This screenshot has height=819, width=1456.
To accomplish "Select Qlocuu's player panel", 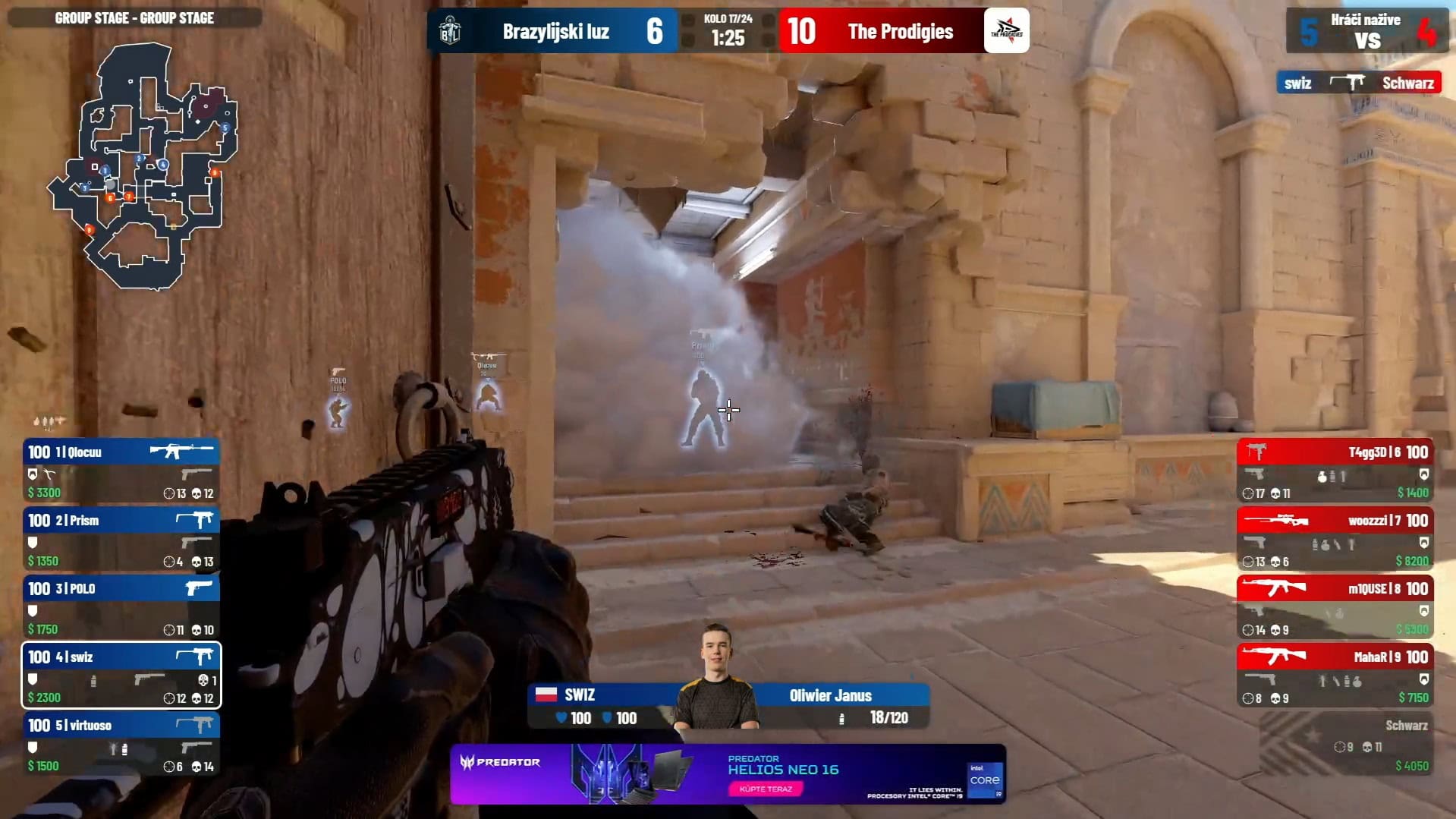I will (x=121, y=471).
